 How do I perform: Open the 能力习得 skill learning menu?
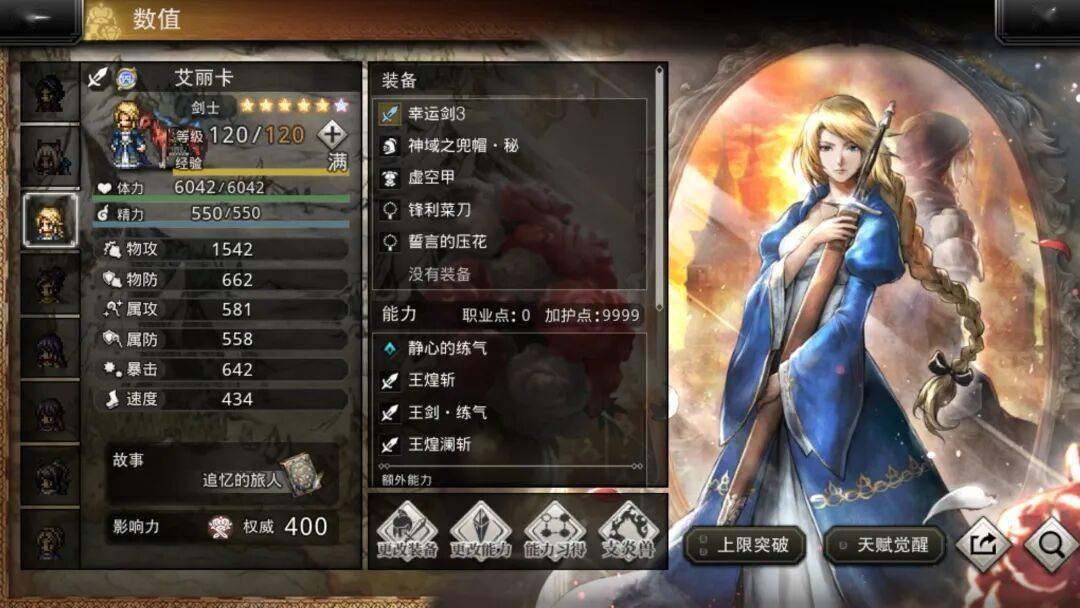554,531
